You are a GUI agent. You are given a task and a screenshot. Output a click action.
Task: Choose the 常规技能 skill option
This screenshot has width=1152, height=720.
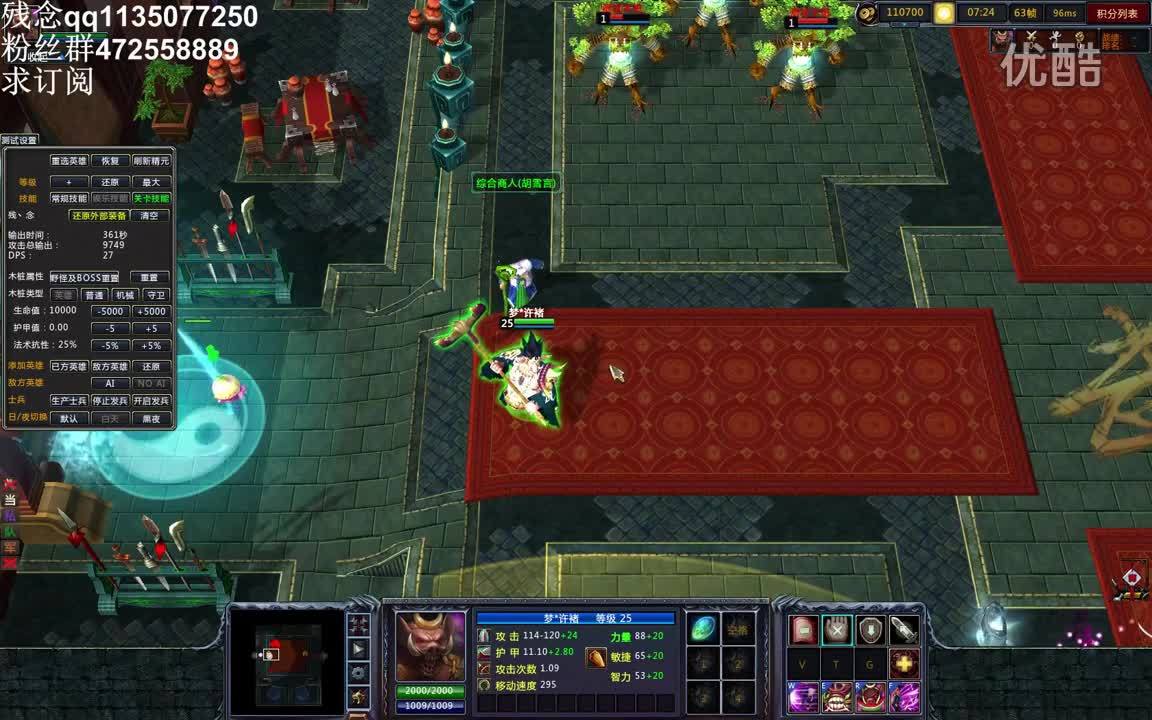[x=69, y=198]
